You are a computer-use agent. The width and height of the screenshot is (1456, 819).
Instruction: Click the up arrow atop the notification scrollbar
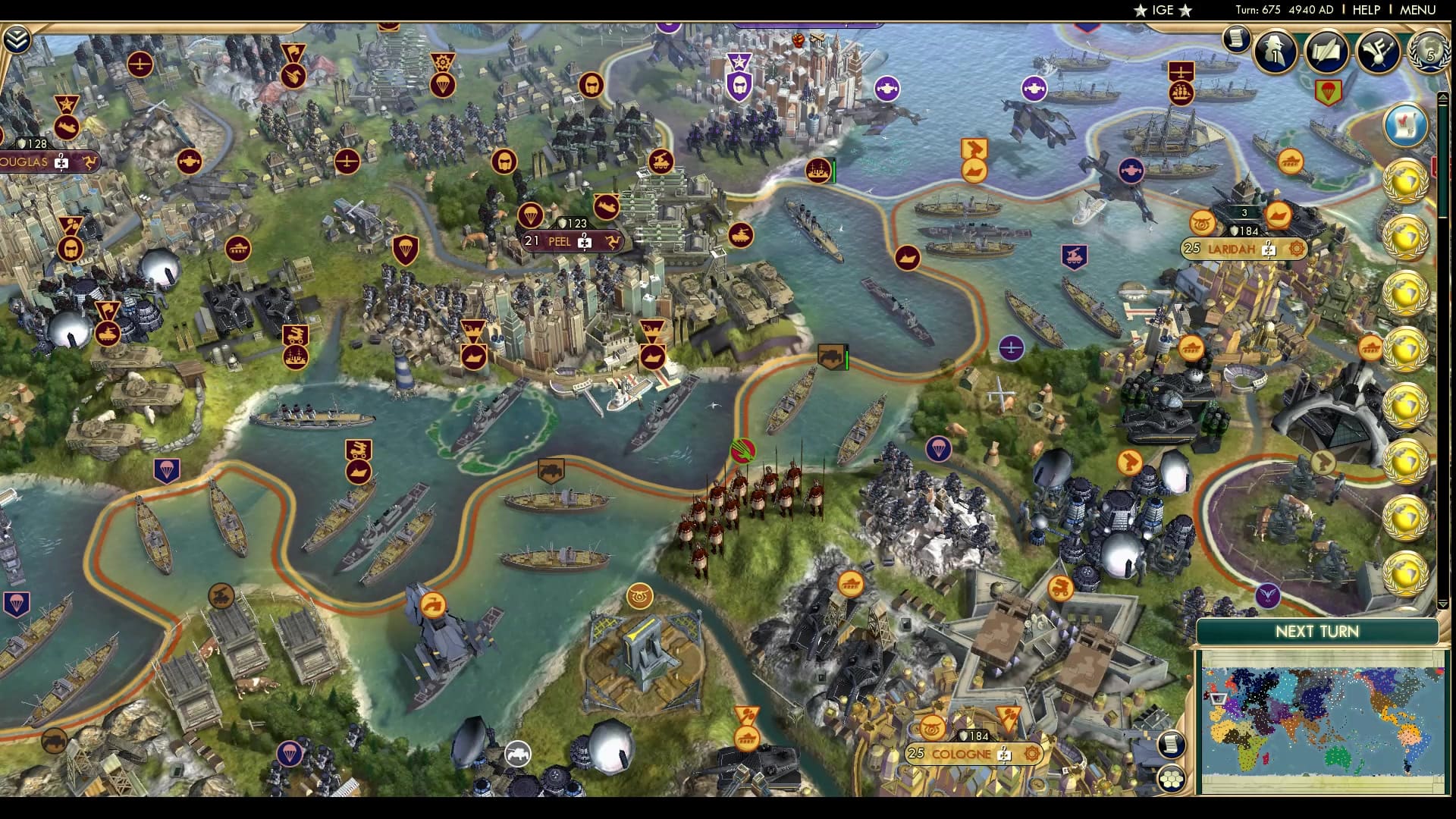tap(1443, 97)
